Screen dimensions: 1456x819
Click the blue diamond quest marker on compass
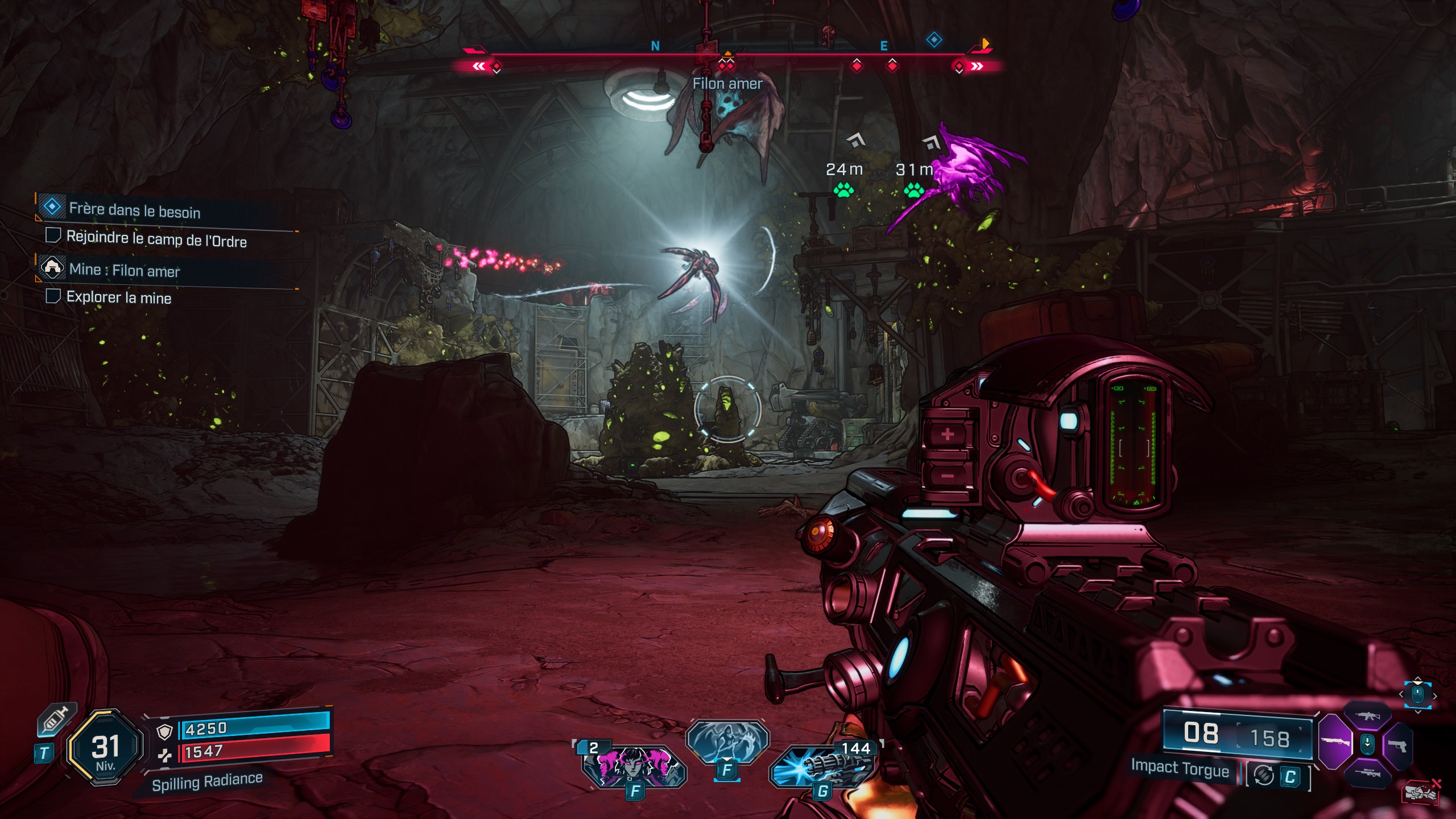tap(934, 40)
